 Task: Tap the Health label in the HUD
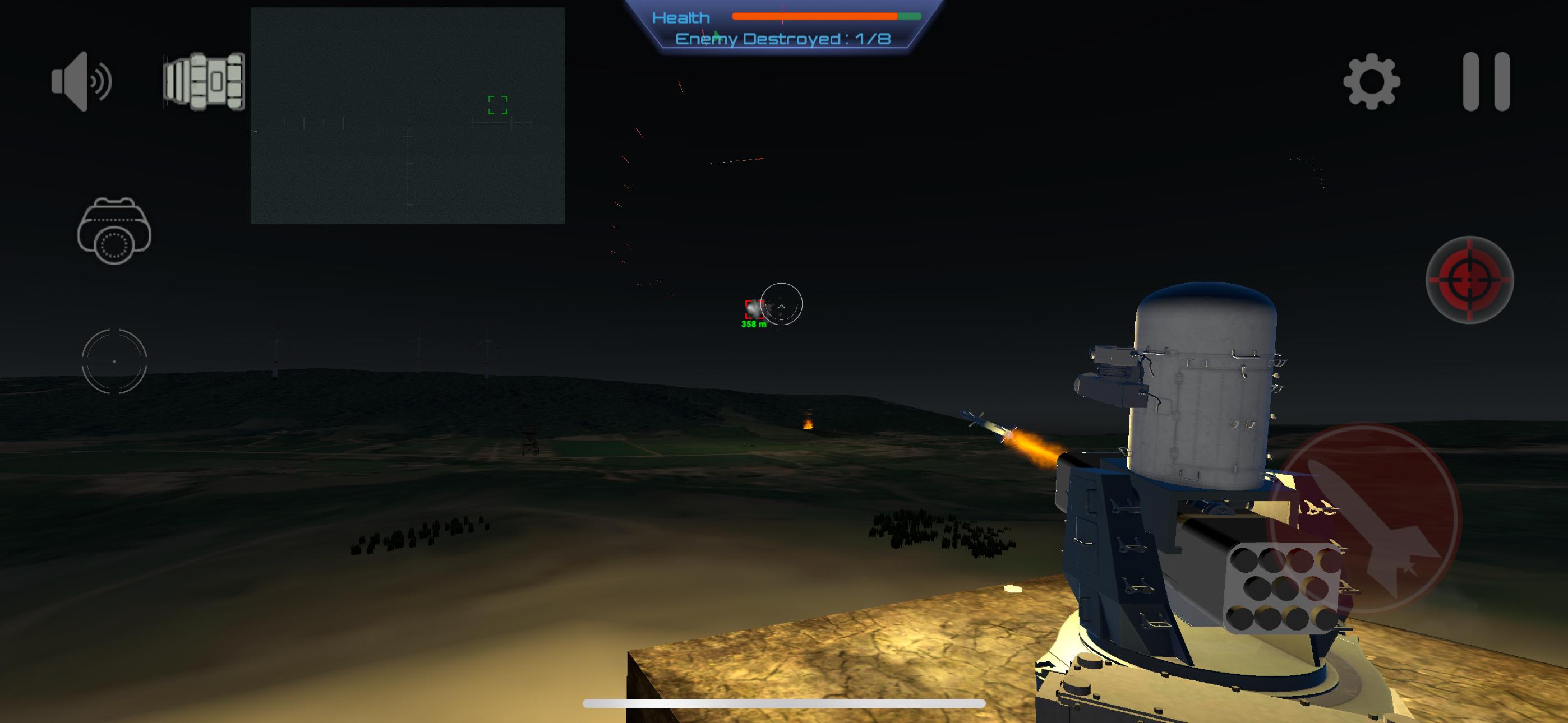(x=680, y=17)
